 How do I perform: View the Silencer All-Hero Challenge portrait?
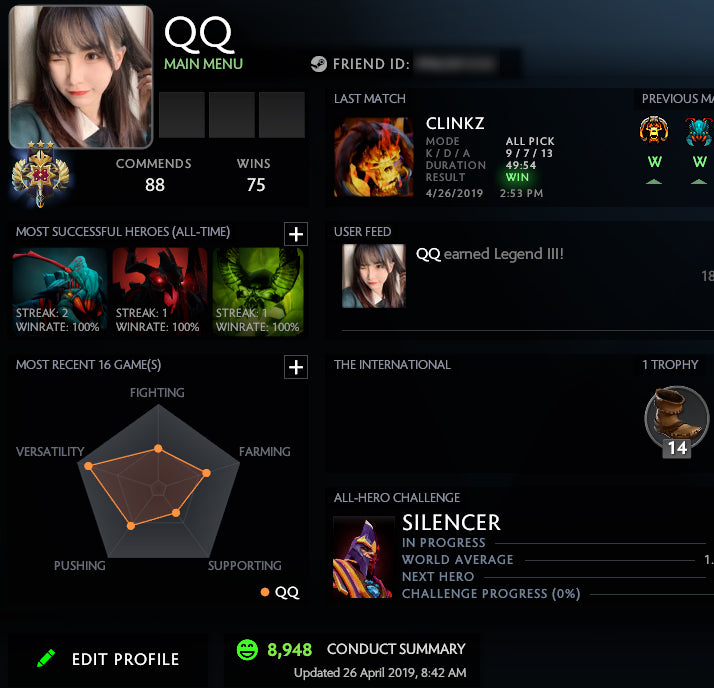coord(363,557)
